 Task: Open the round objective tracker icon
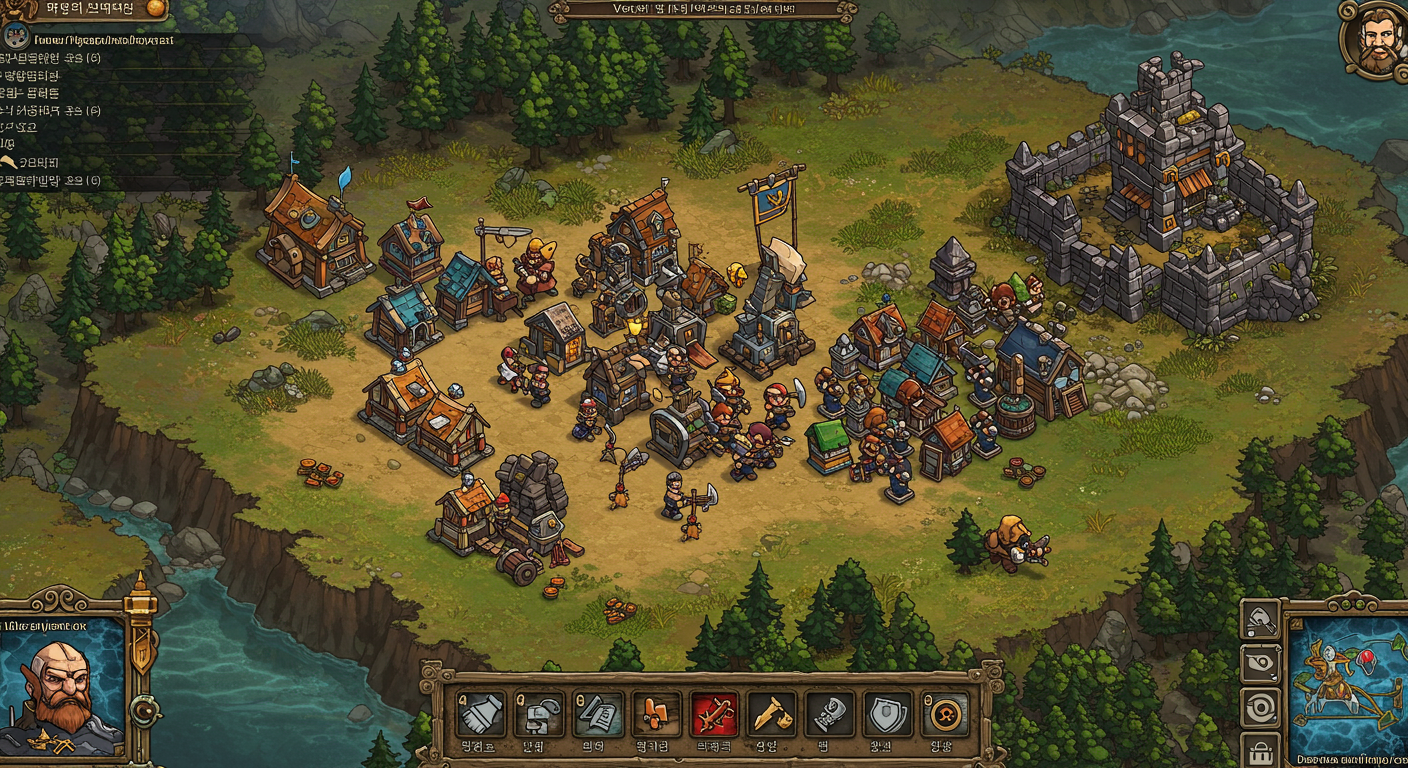click(x=16, y=37)
